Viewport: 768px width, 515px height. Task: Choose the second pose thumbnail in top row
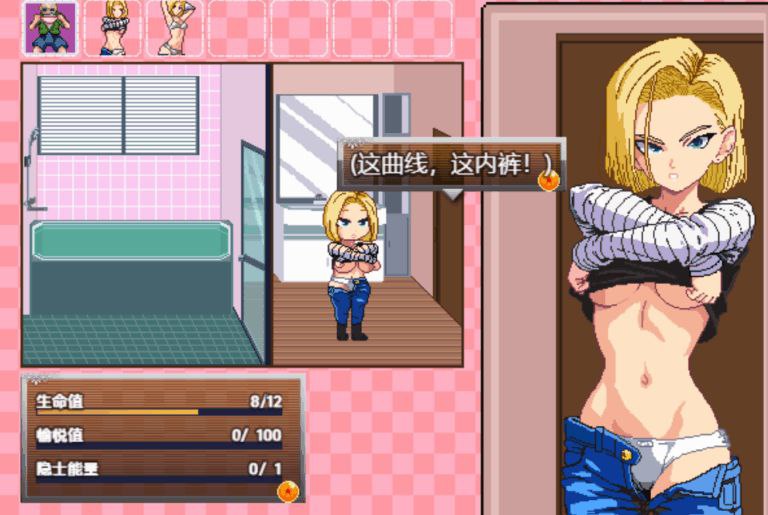[x=112, y=28]
